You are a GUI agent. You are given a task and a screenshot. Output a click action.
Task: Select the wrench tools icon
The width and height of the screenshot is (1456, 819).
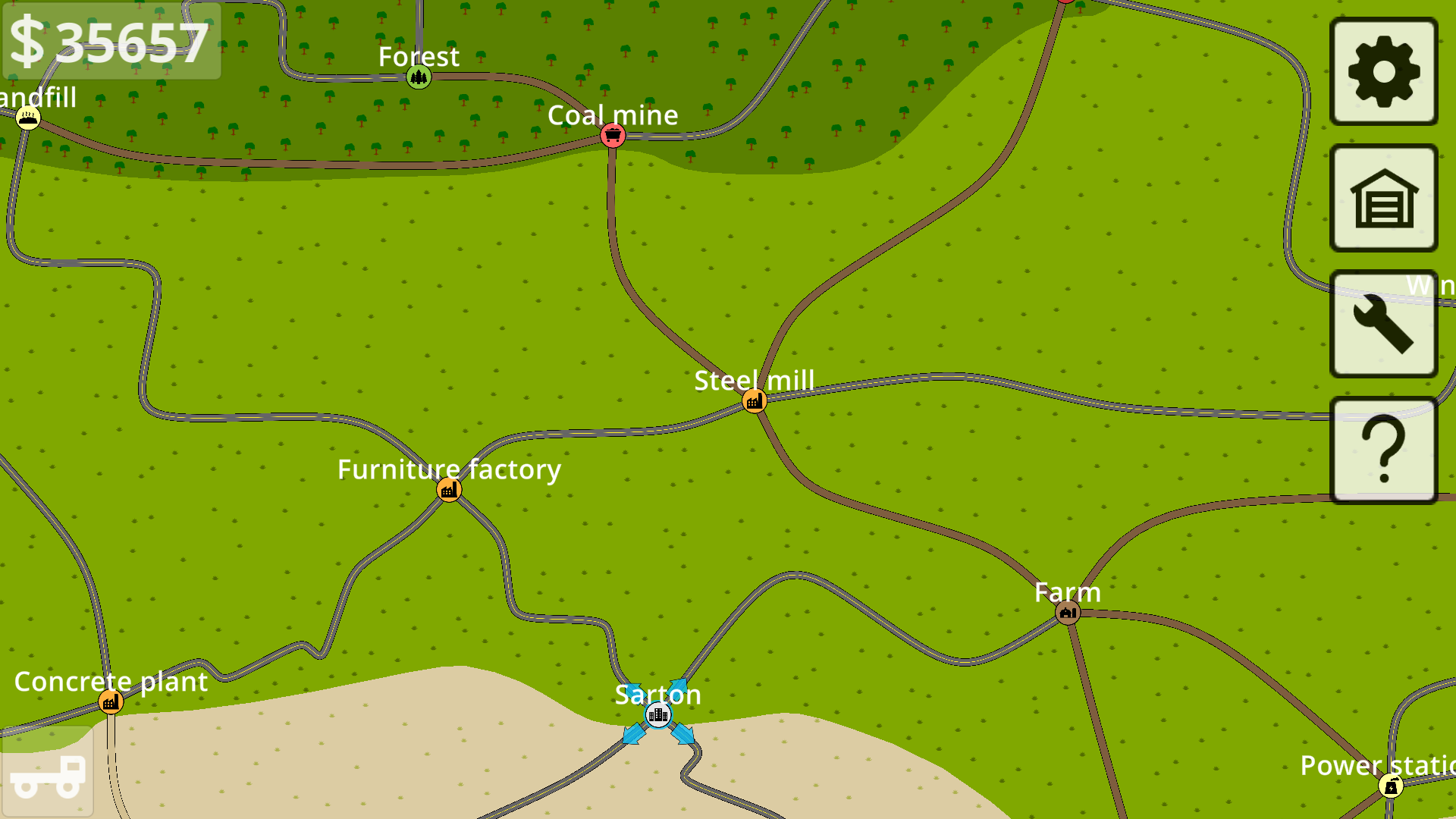[x=1382, y=322]
